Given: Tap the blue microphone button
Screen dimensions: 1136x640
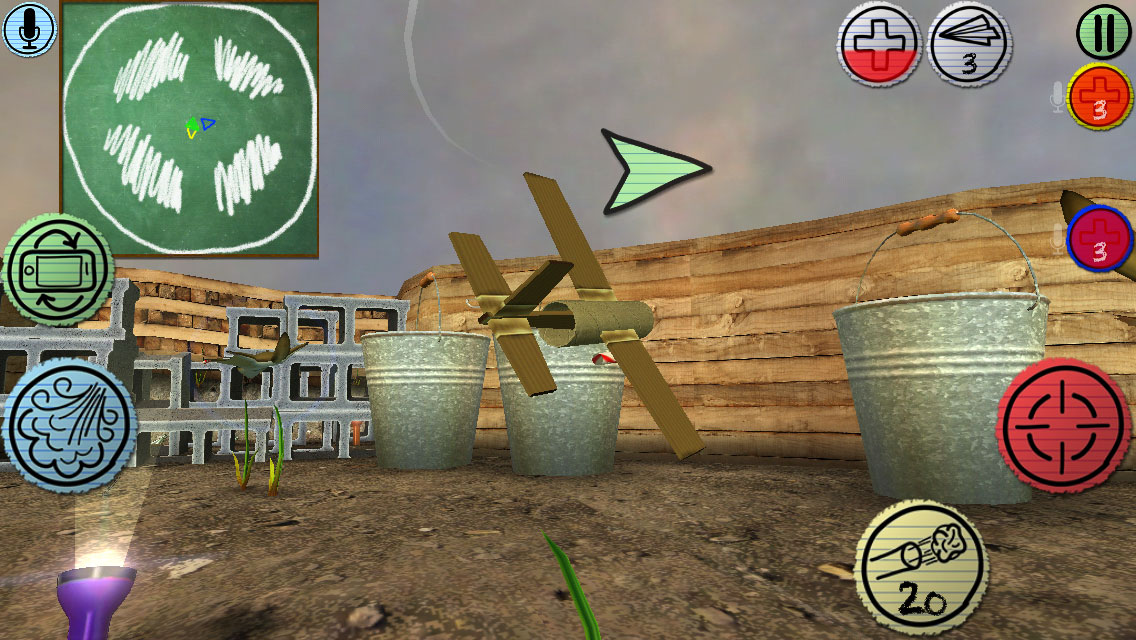Looking at the screenshot, I should tap(30, 29).
